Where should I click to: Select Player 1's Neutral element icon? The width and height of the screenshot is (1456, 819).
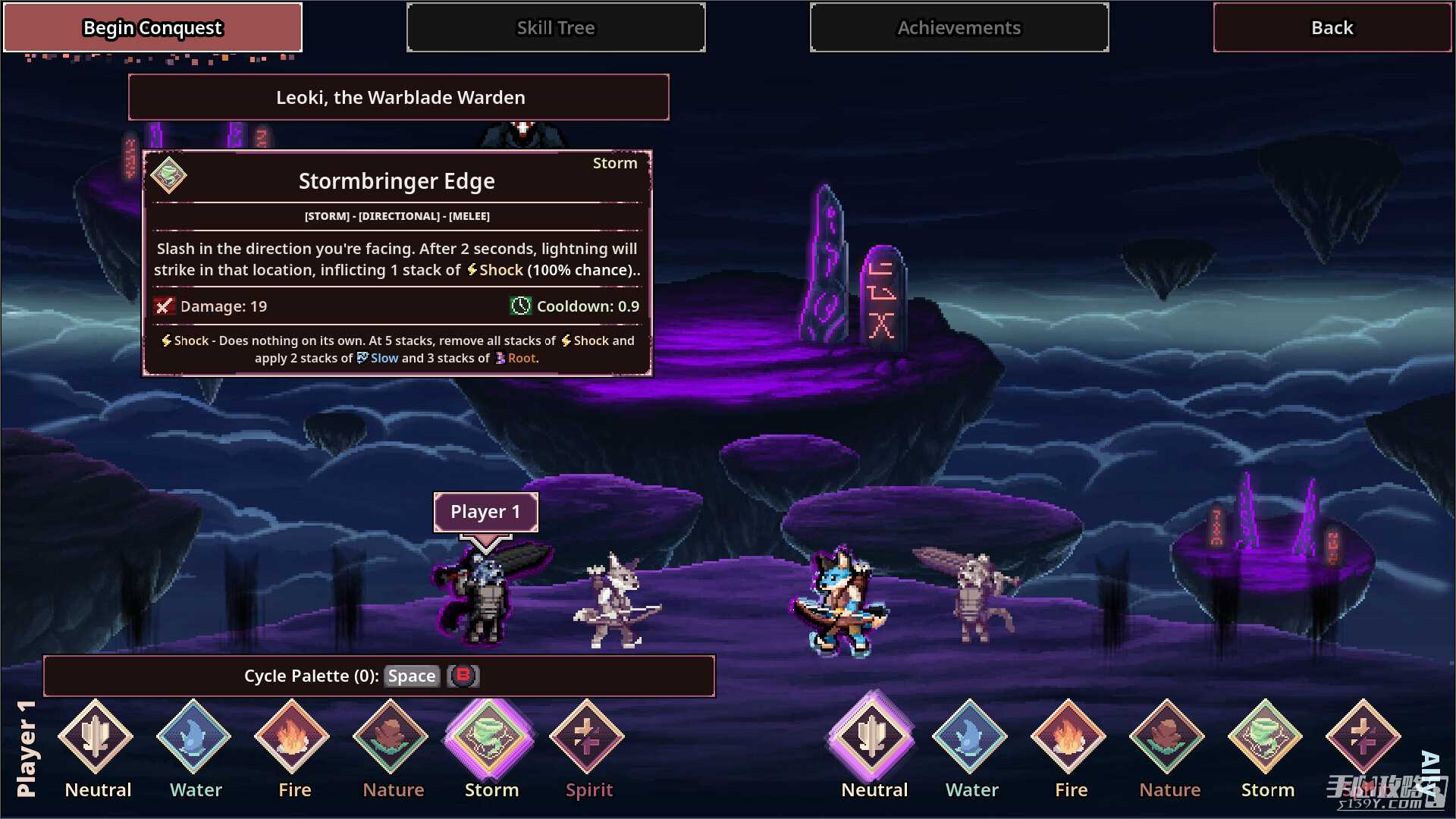tap(96, 737)
